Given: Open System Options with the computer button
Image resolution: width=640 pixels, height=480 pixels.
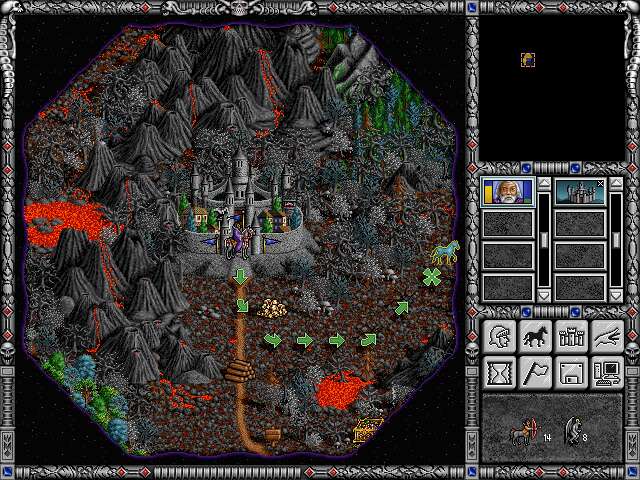Looking at the screenshot, I should (607, 373).
